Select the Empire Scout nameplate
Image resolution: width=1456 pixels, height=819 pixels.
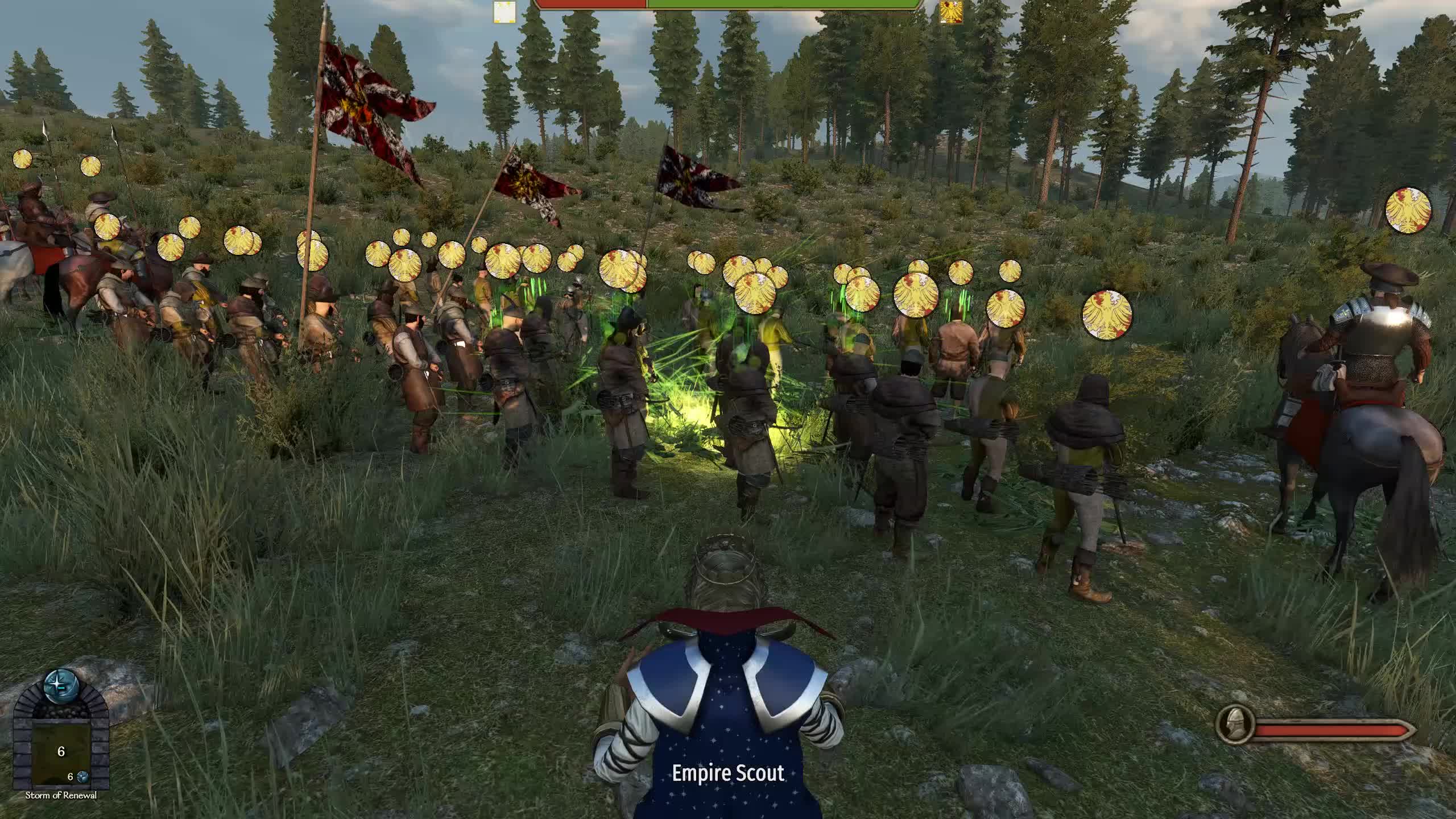click(x=728, y=773)
